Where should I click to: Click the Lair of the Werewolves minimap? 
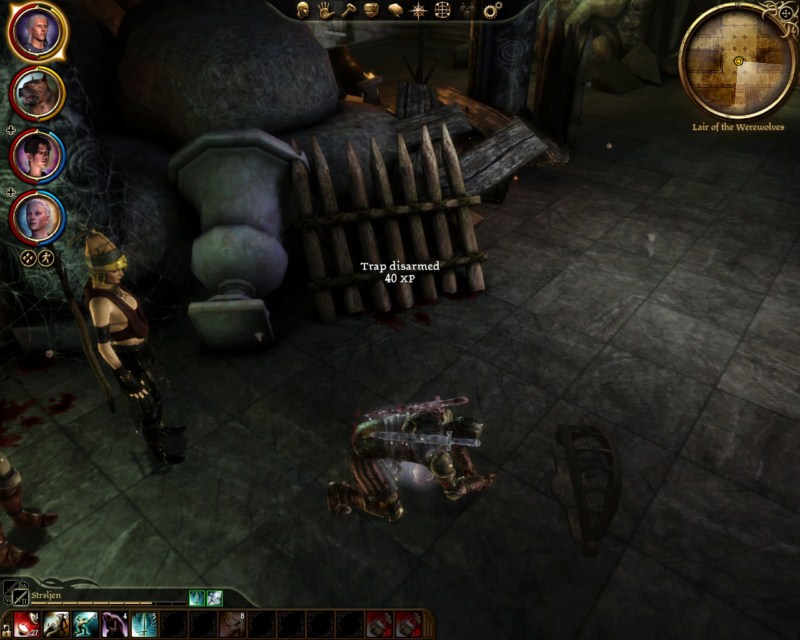[737, 62]
